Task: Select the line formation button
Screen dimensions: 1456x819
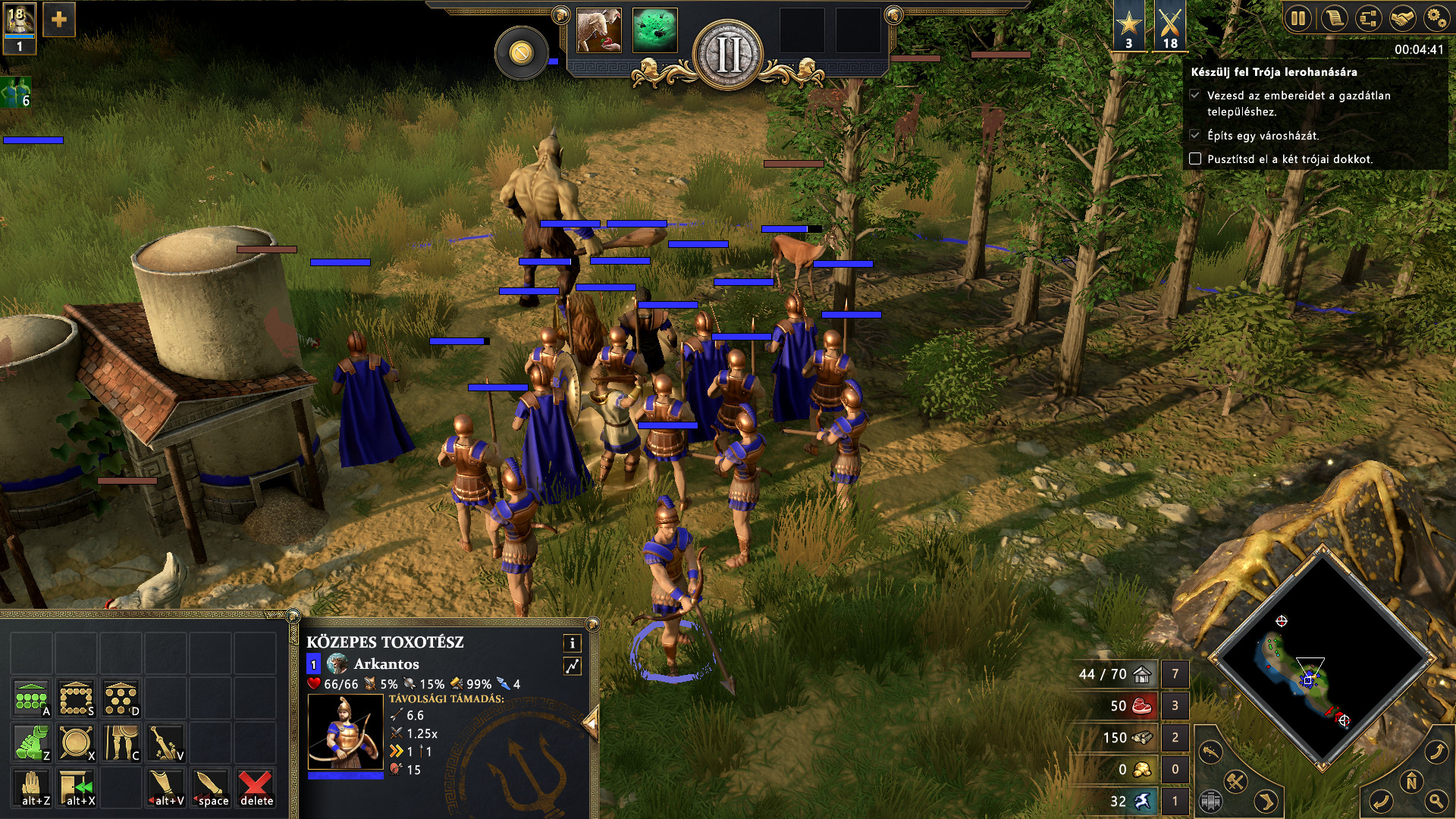Action: [32, 698]
